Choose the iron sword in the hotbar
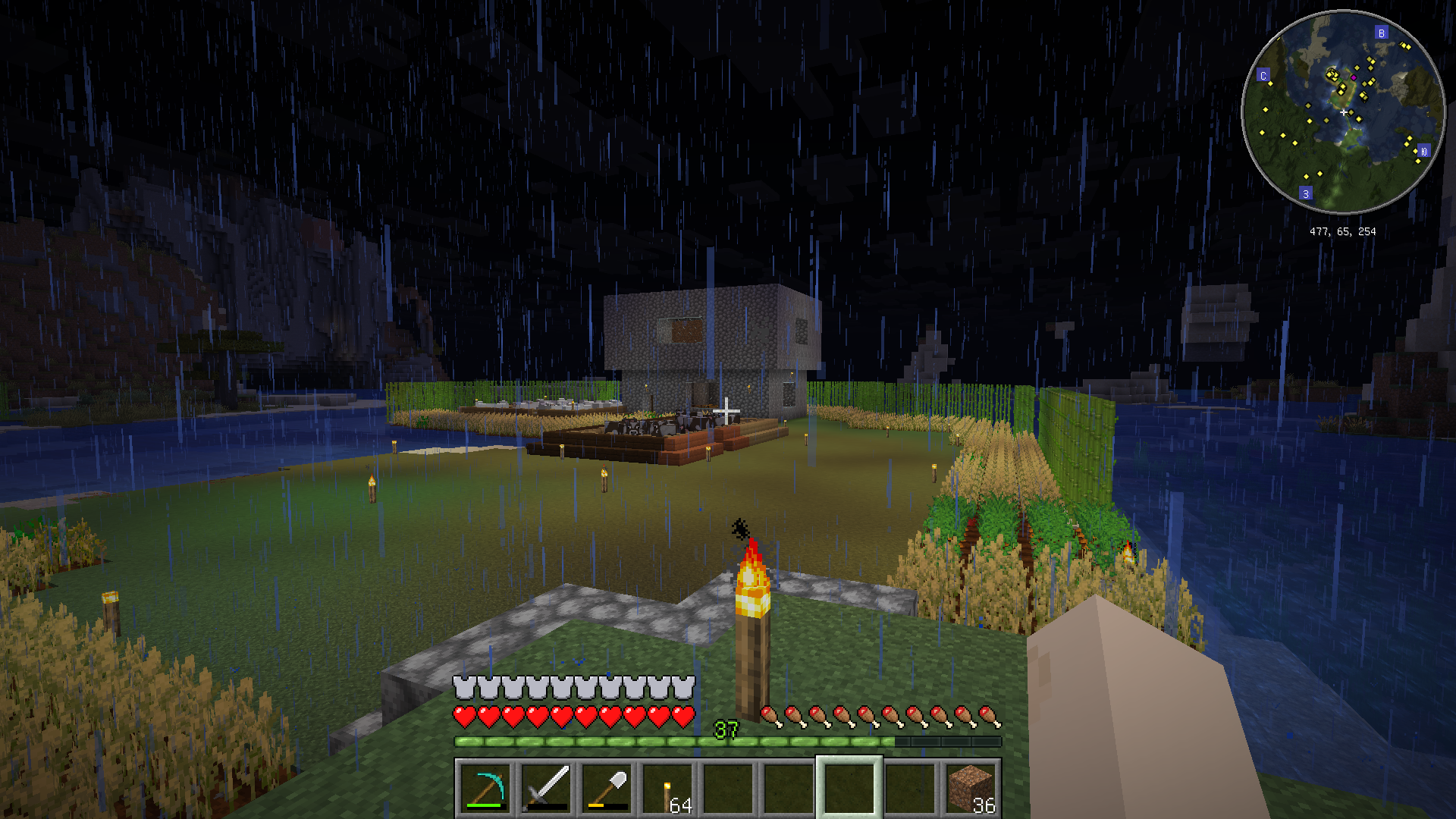 (x=545, y=788)
